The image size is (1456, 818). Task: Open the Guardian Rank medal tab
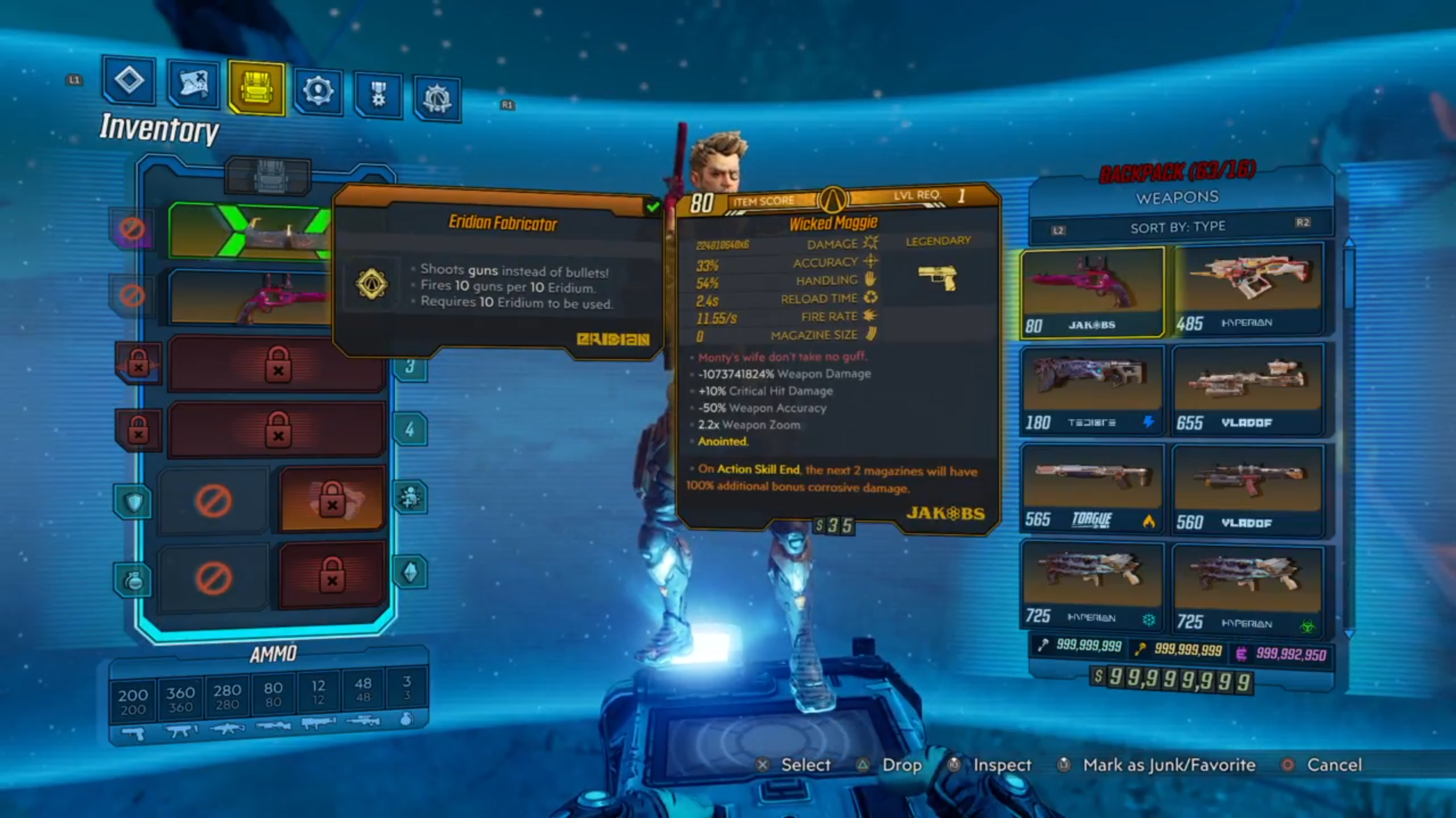click(x=378, y=94)
